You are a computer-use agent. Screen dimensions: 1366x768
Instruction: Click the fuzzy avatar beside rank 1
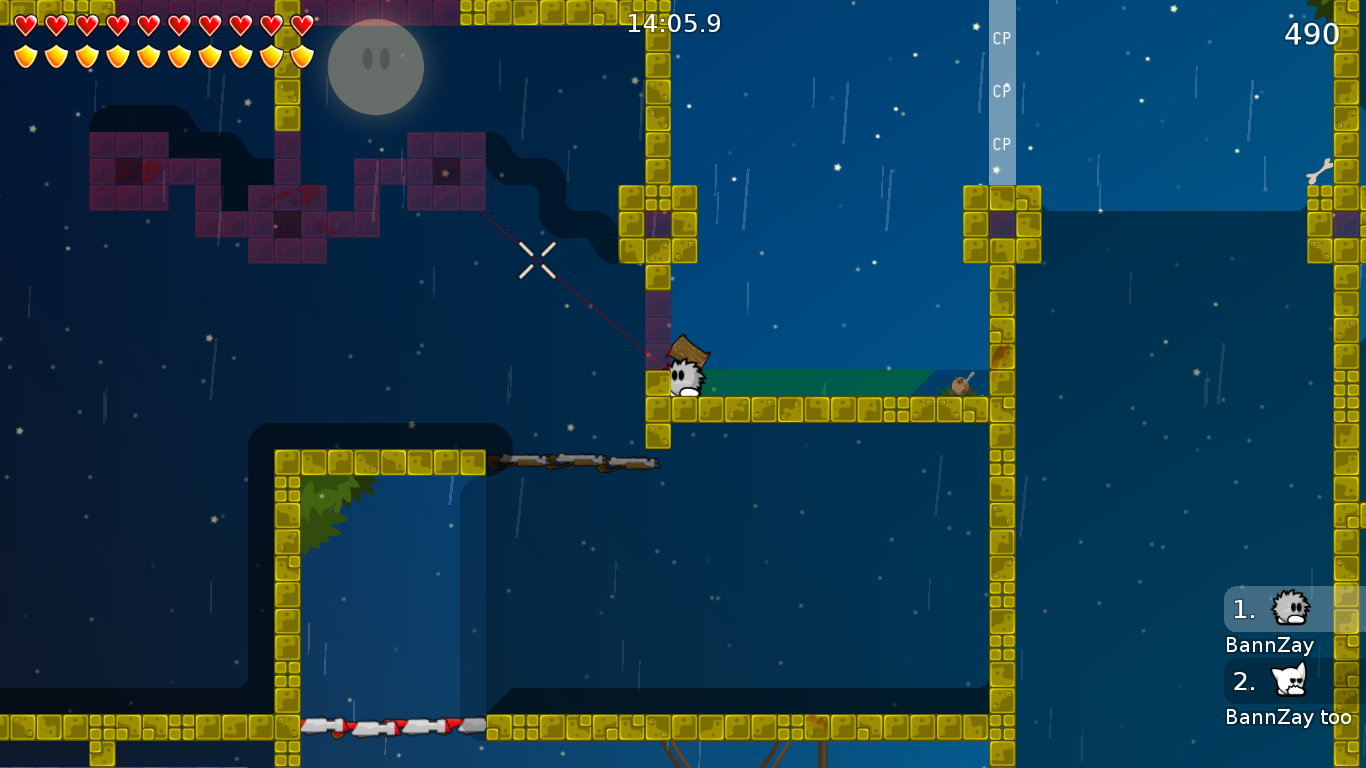(x=1290, y=608)
